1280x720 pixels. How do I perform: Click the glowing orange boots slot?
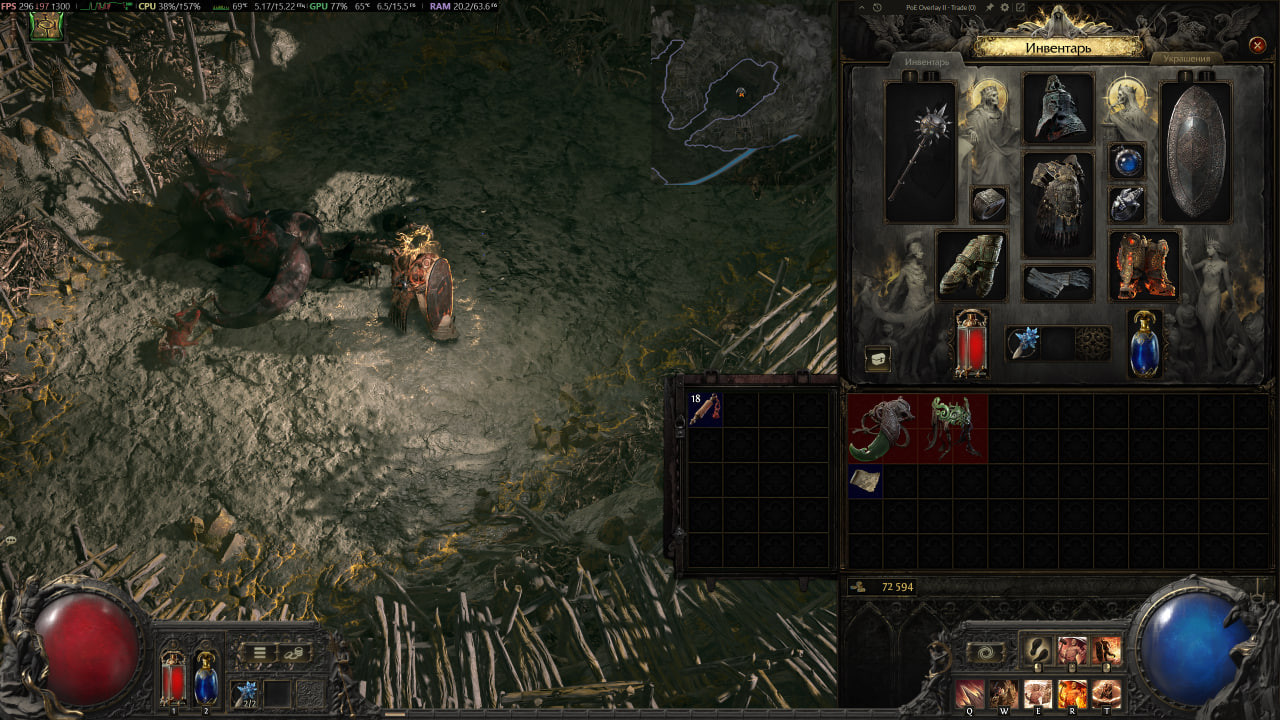pos(1144,265)
